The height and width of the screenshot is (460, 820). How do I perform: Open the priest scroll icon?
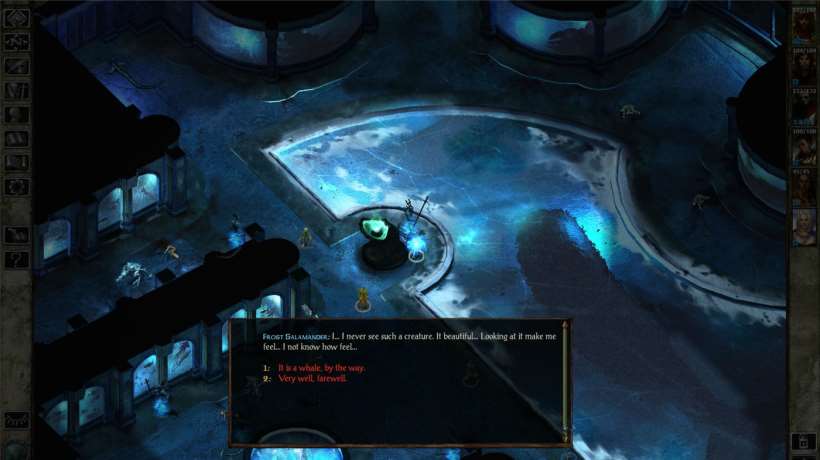pos(16,162)
